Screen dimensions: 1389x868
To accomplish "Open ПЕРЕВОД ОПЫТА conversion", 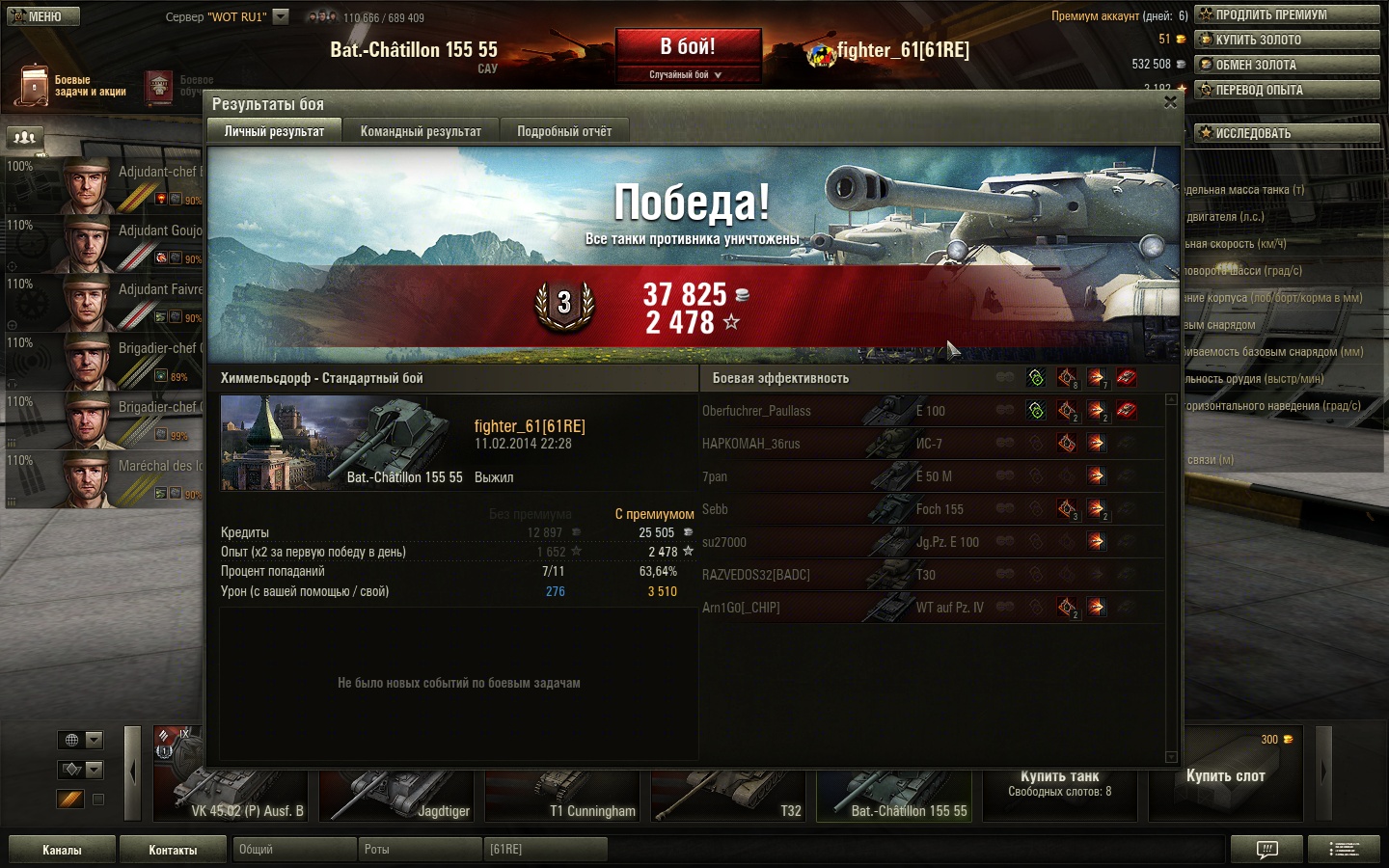I will (x=1287, y=90).
